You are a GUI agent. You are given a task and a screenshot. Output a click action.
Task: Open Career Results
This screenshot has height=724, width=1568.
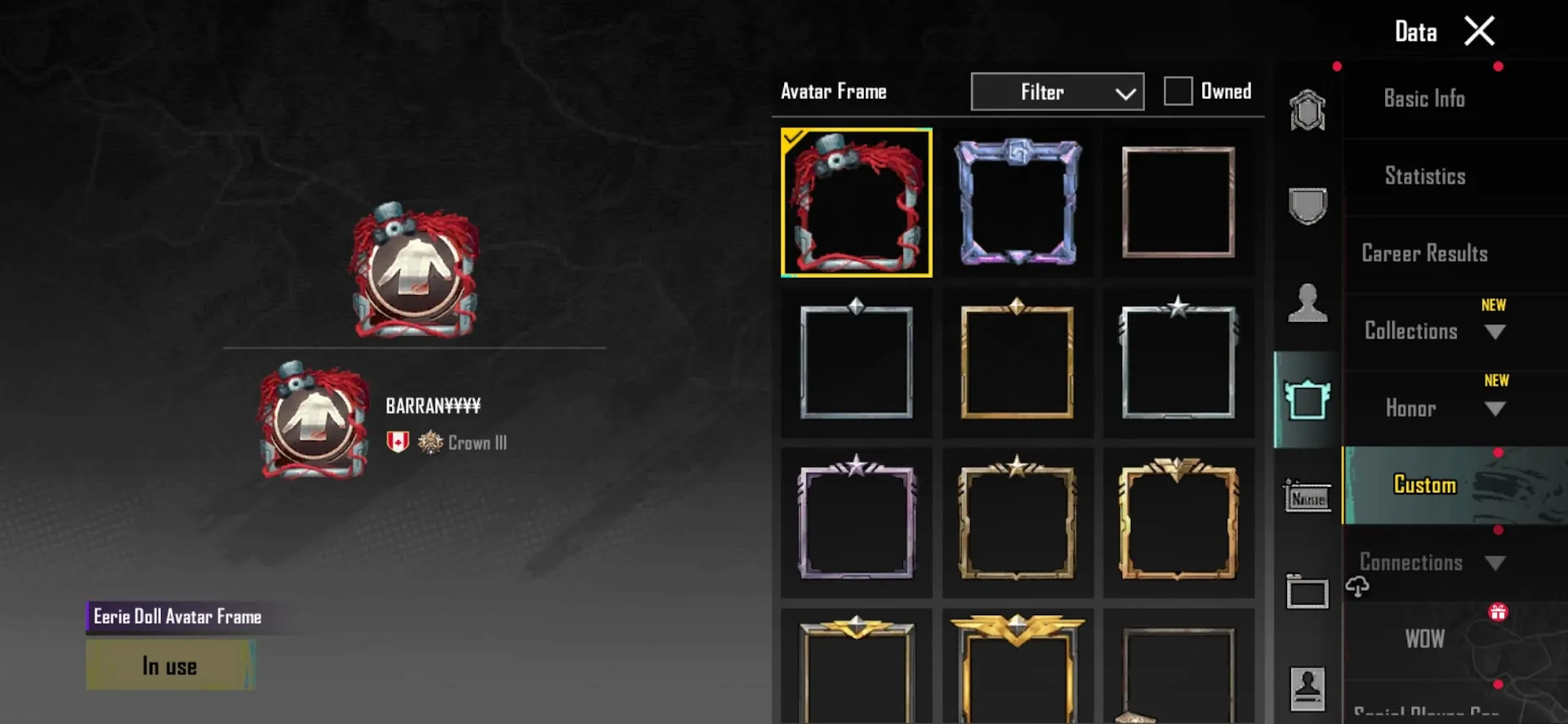pos(1424,253)
